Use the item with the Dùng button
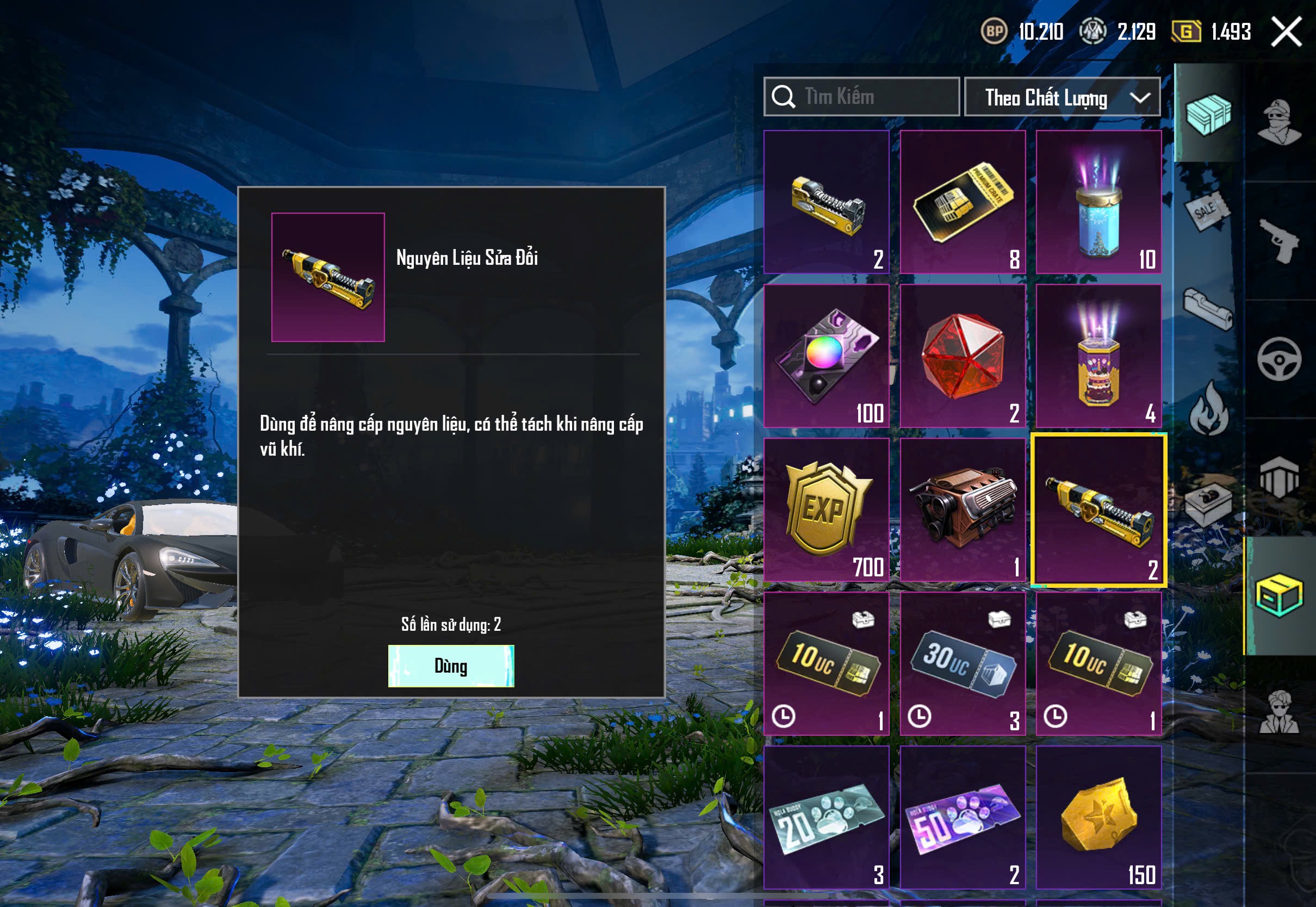This screenshot has width=1316, height=907. (x=451, y=666)
